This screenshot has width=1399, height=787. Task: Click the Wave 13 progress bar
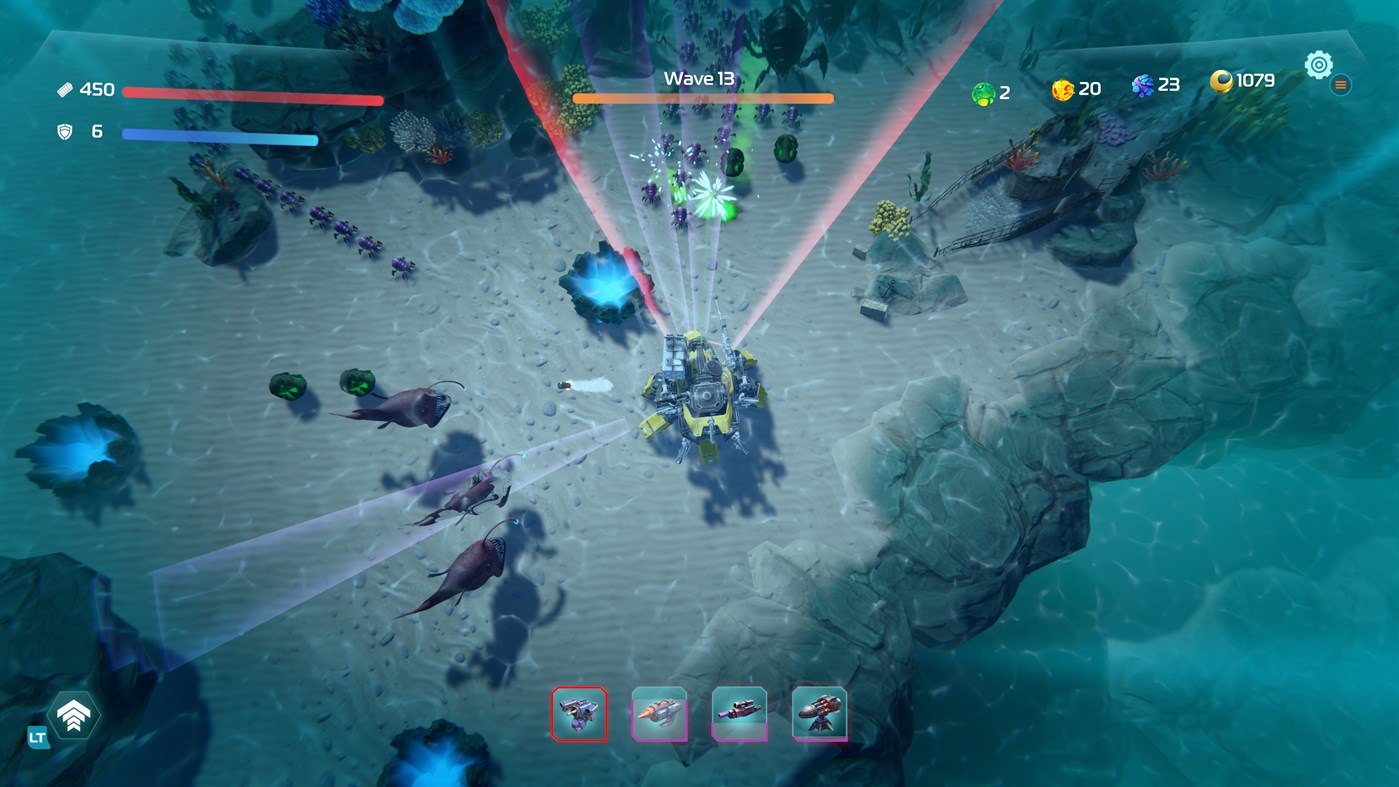[703, 98]
